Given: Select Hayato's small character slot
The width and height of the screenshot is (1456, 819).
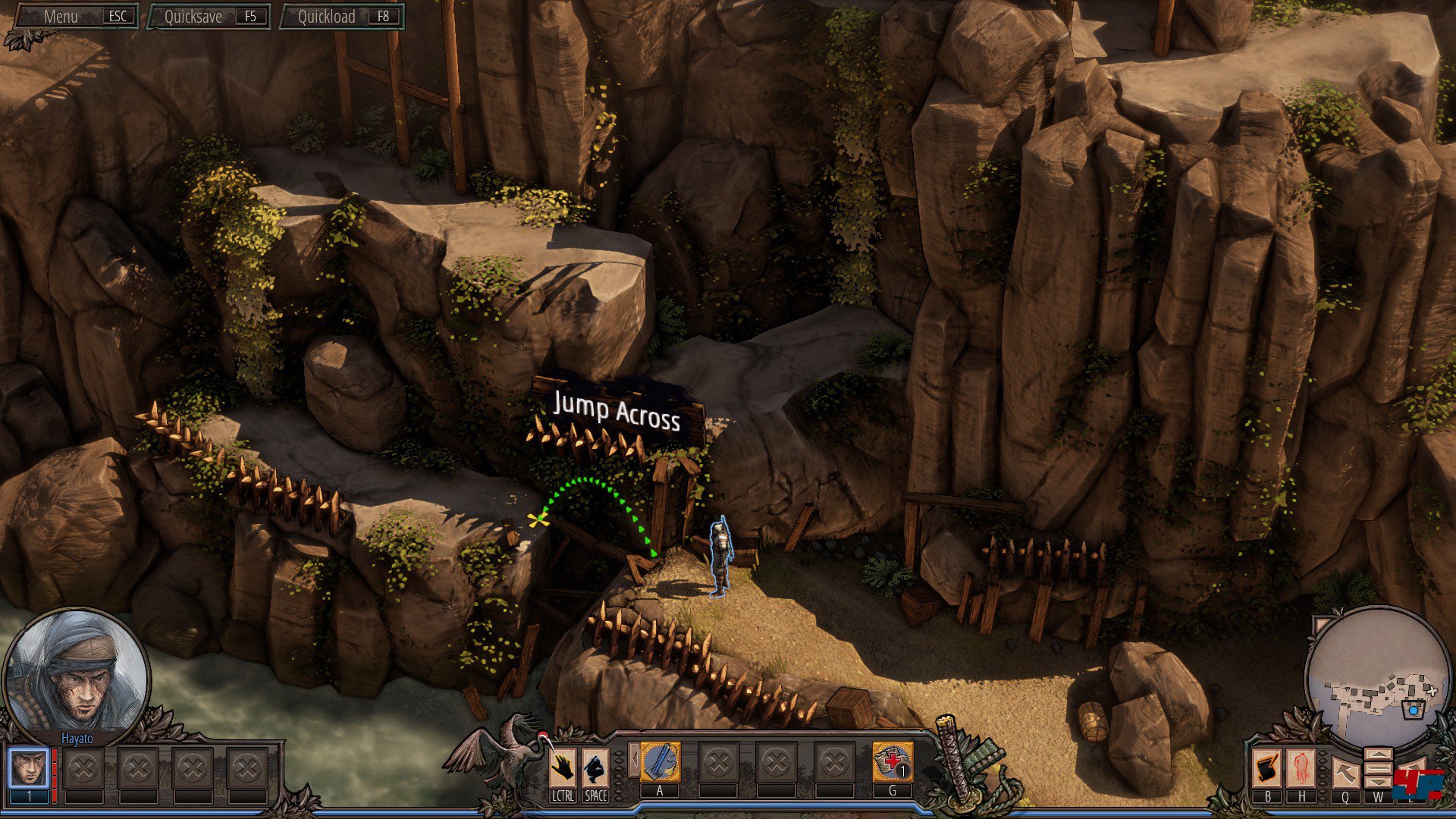Looking at the screenshot, I should point(29,769).
